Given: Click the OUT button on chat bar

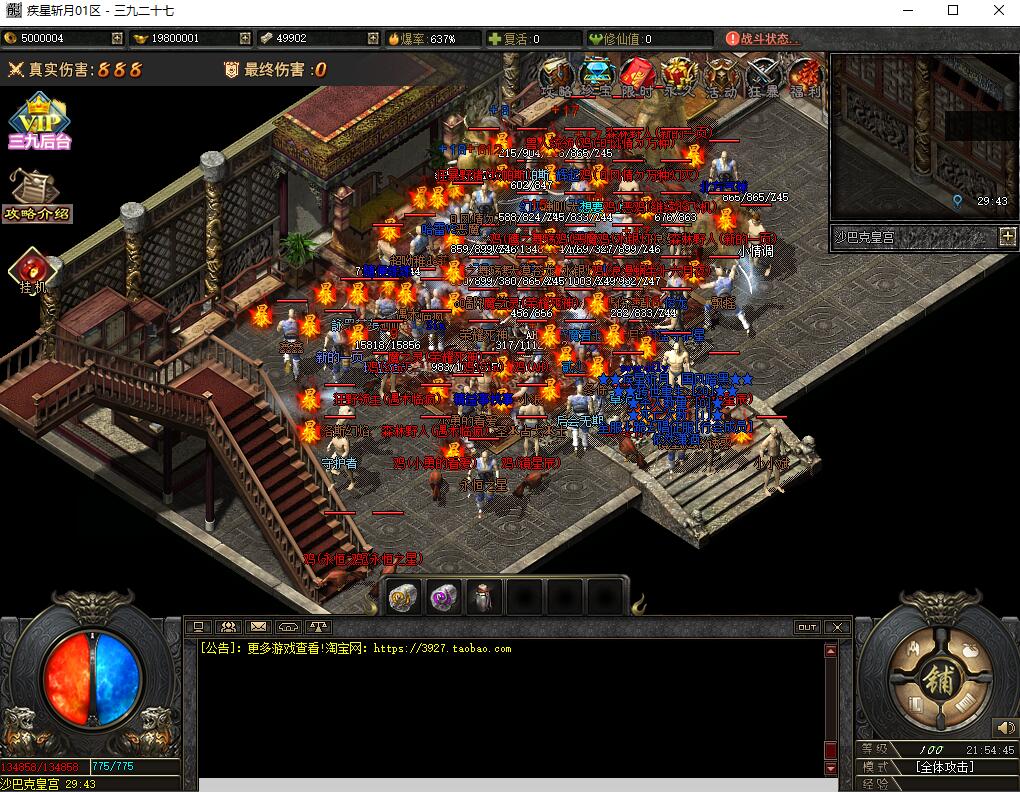Looking at the screenshot, I should click(806, 627).
